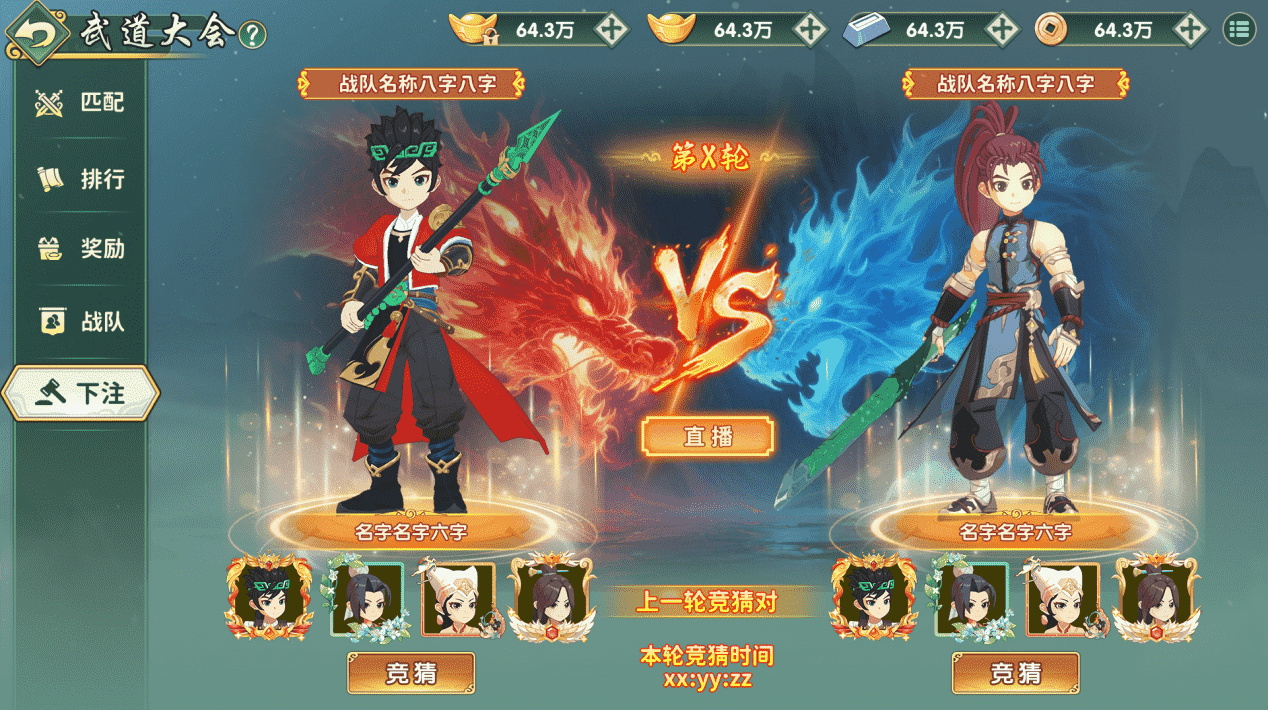The height and width of the screenshot is (710, 1268).
Task: Open the list menu icon
Action: click(x=1240, y=30)
